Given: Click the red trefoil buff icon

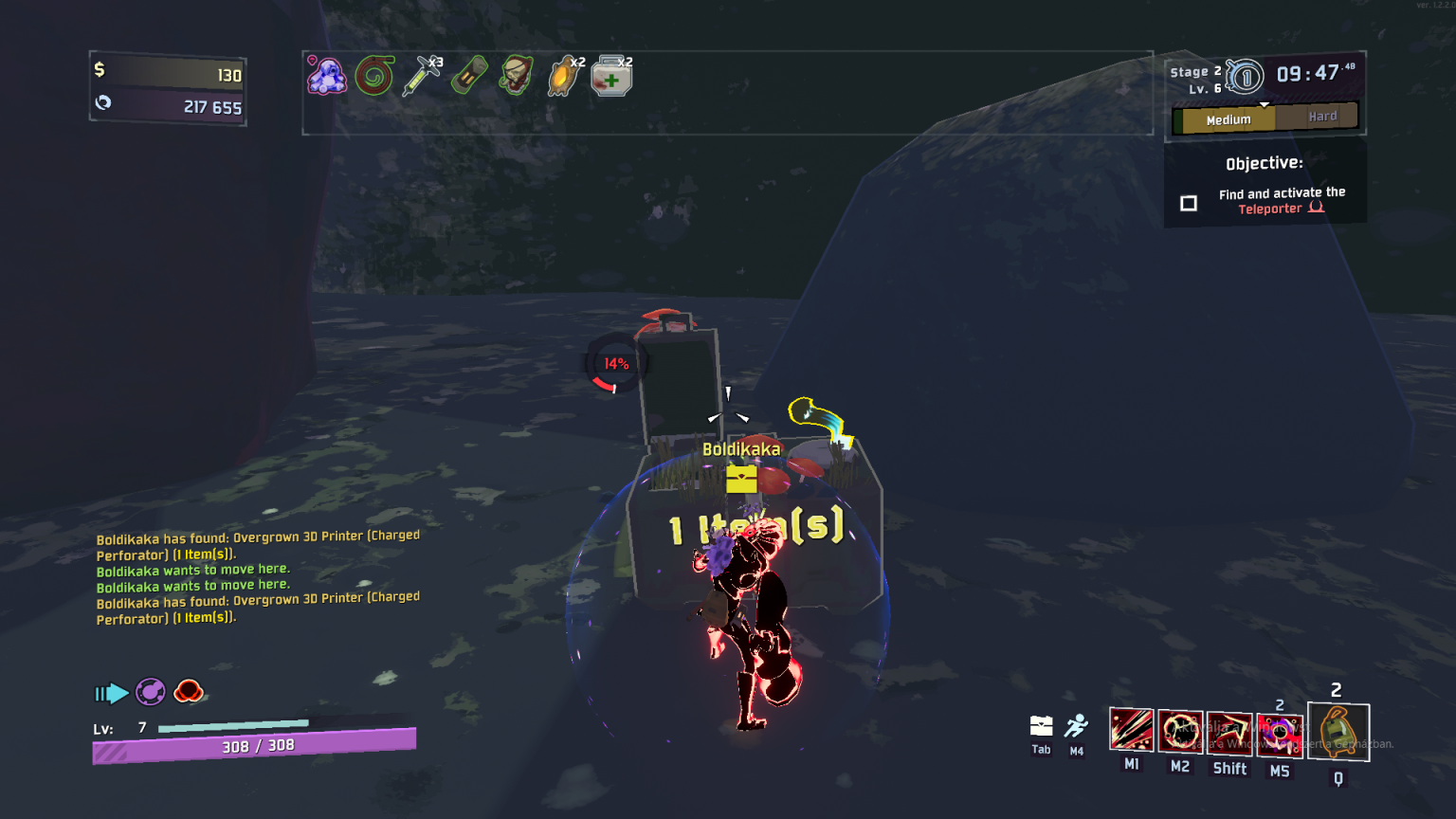Looking at the screenshot, I should [189, 691].
